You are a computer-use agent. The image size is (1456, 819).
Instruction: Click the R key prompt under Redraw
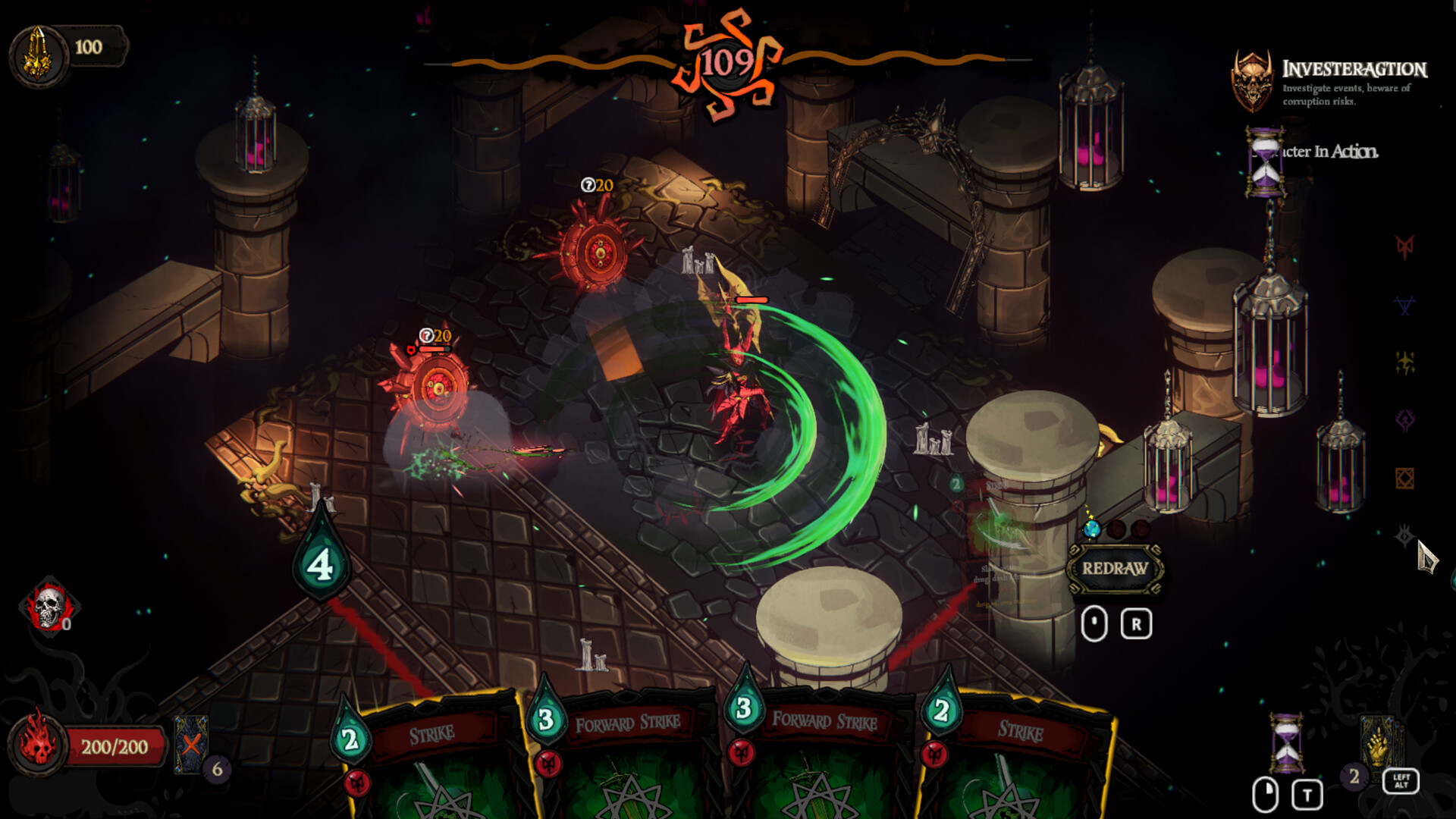pos(1134,623)
